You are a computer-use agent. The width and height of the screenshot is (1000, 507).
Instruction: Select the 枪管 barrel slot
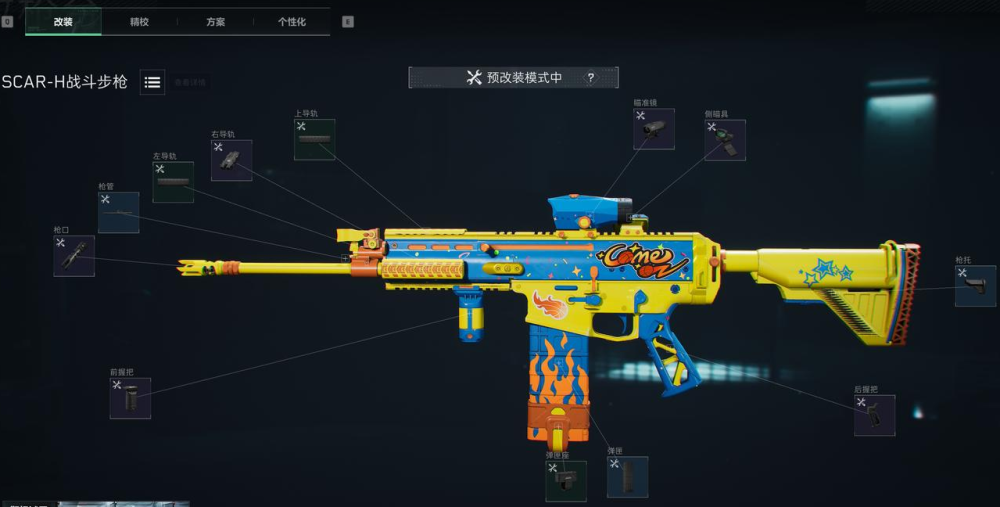click(x=118, y=213)
